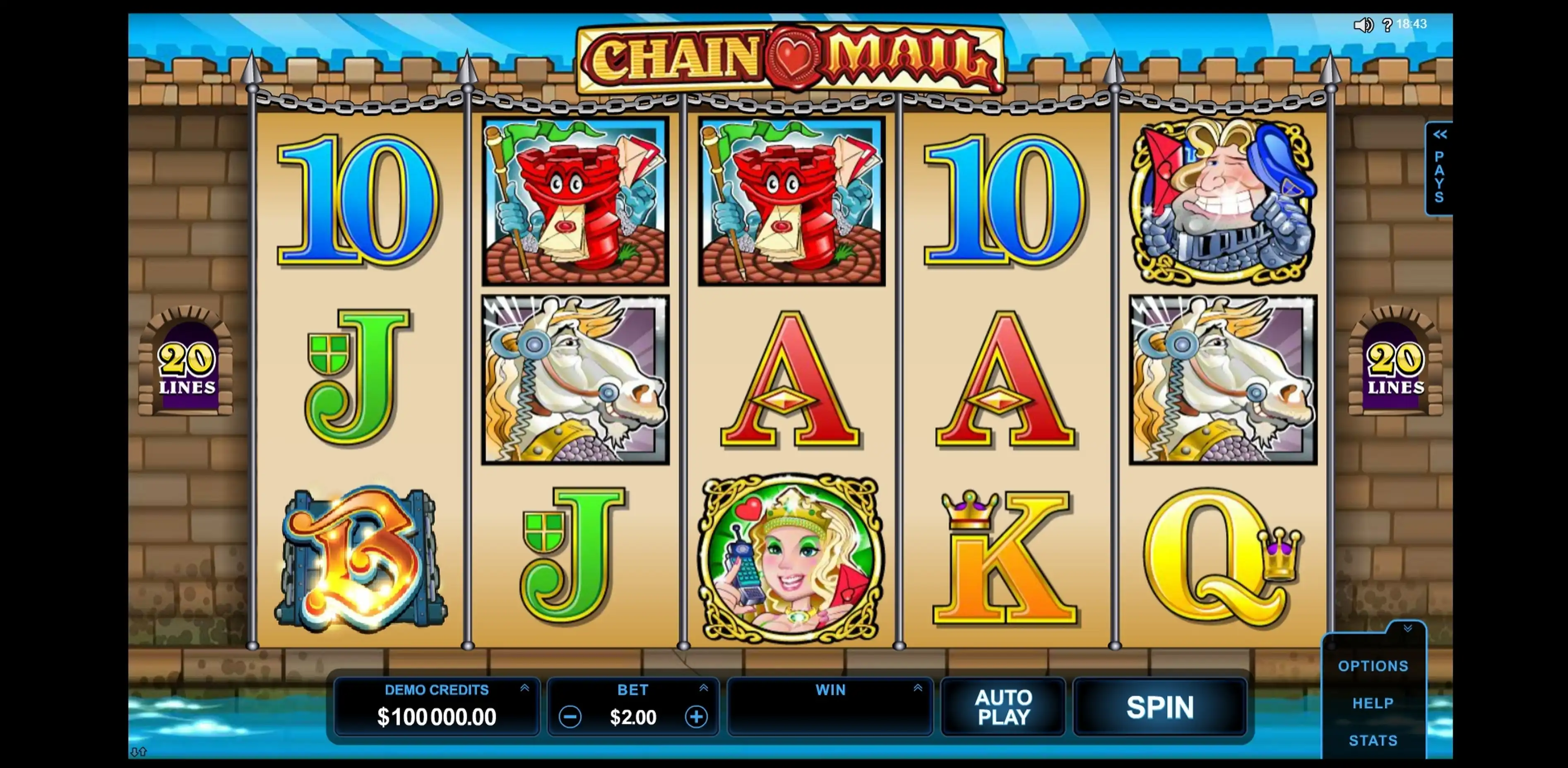Screen dimensions: 1568x768
Task: Expand the Bet panel arrow
Action: (x=704, y=688)
